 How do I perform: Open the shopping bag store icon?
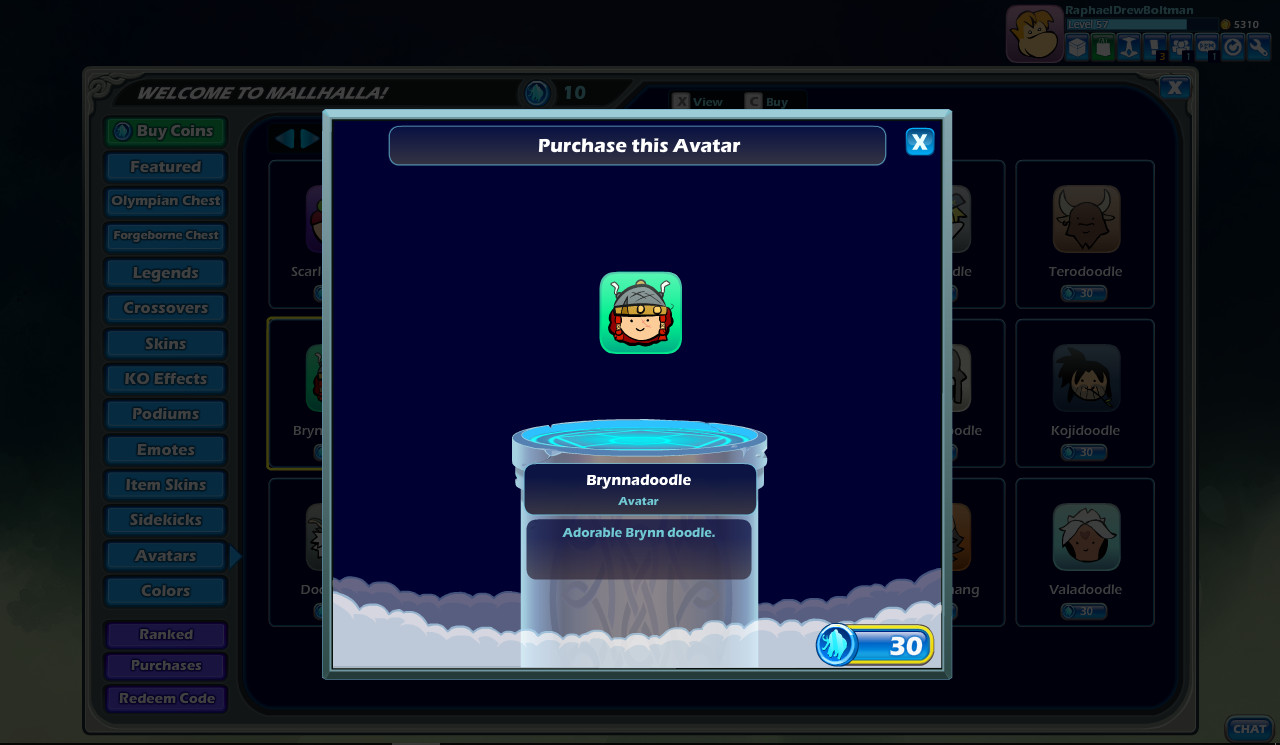click(1102, 46)
